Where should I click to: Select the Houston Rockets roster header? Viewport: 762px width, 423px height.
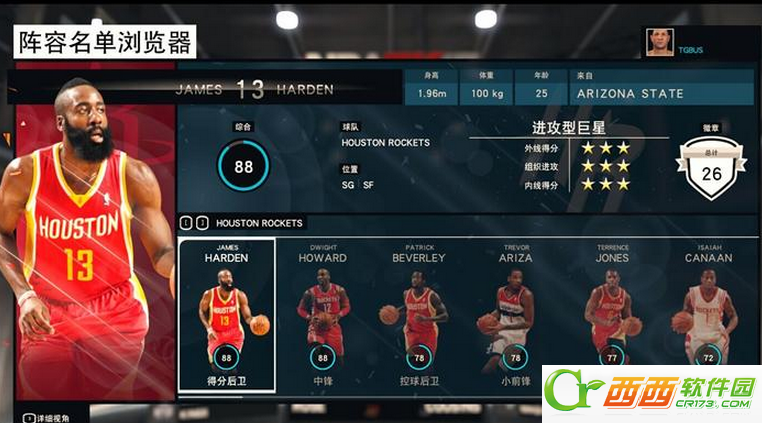pos(259,223)
